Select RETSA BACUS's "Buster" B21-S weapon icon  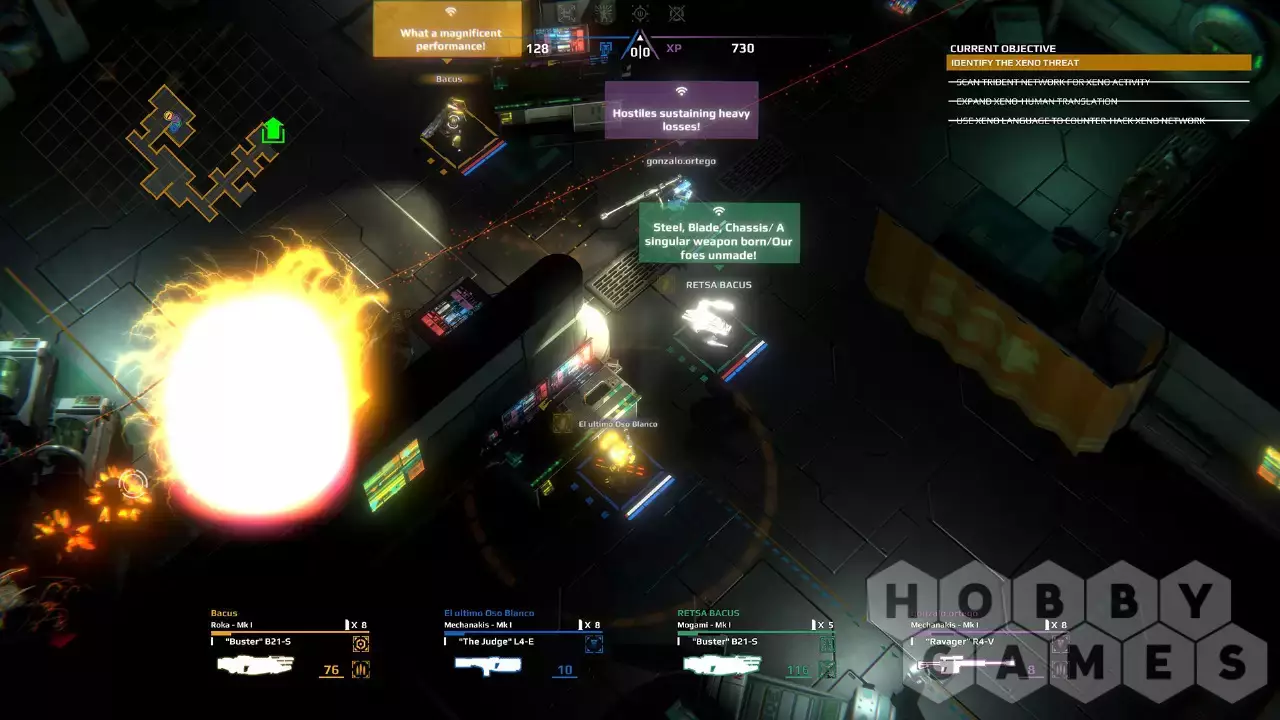click(x=722, y=665)
